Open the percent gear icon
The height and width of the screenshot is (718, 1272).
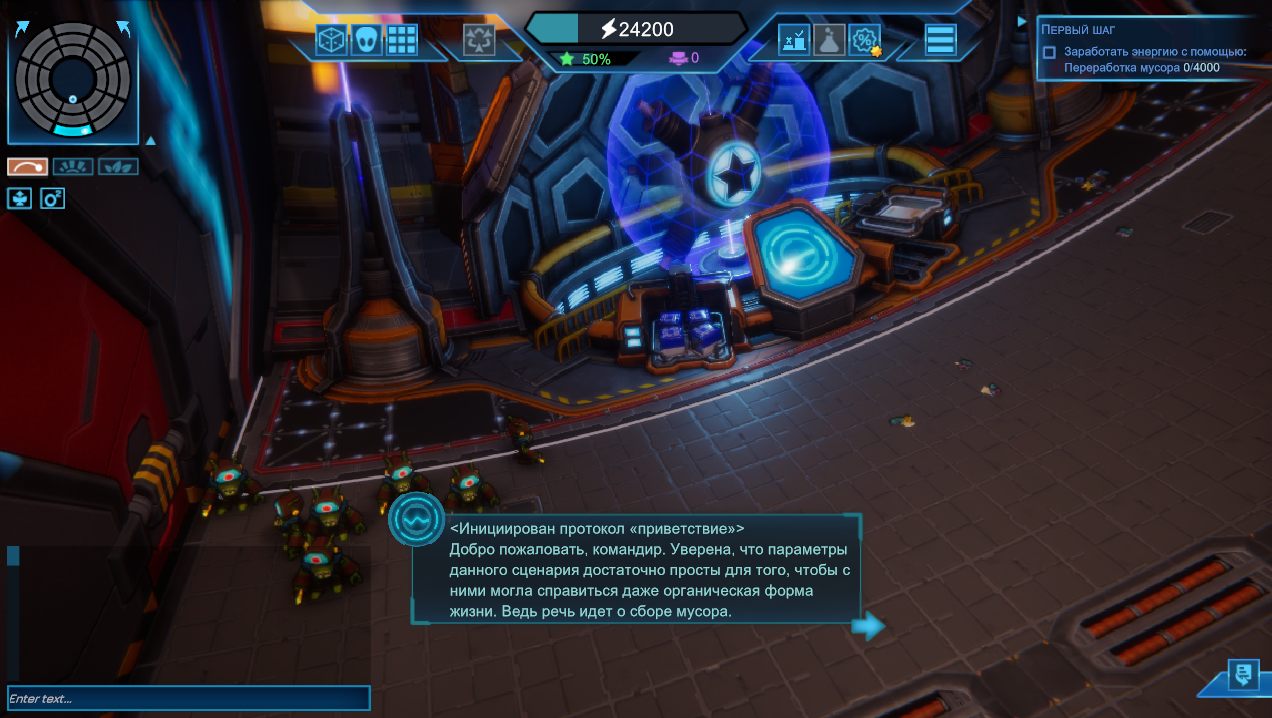[864, 40]
